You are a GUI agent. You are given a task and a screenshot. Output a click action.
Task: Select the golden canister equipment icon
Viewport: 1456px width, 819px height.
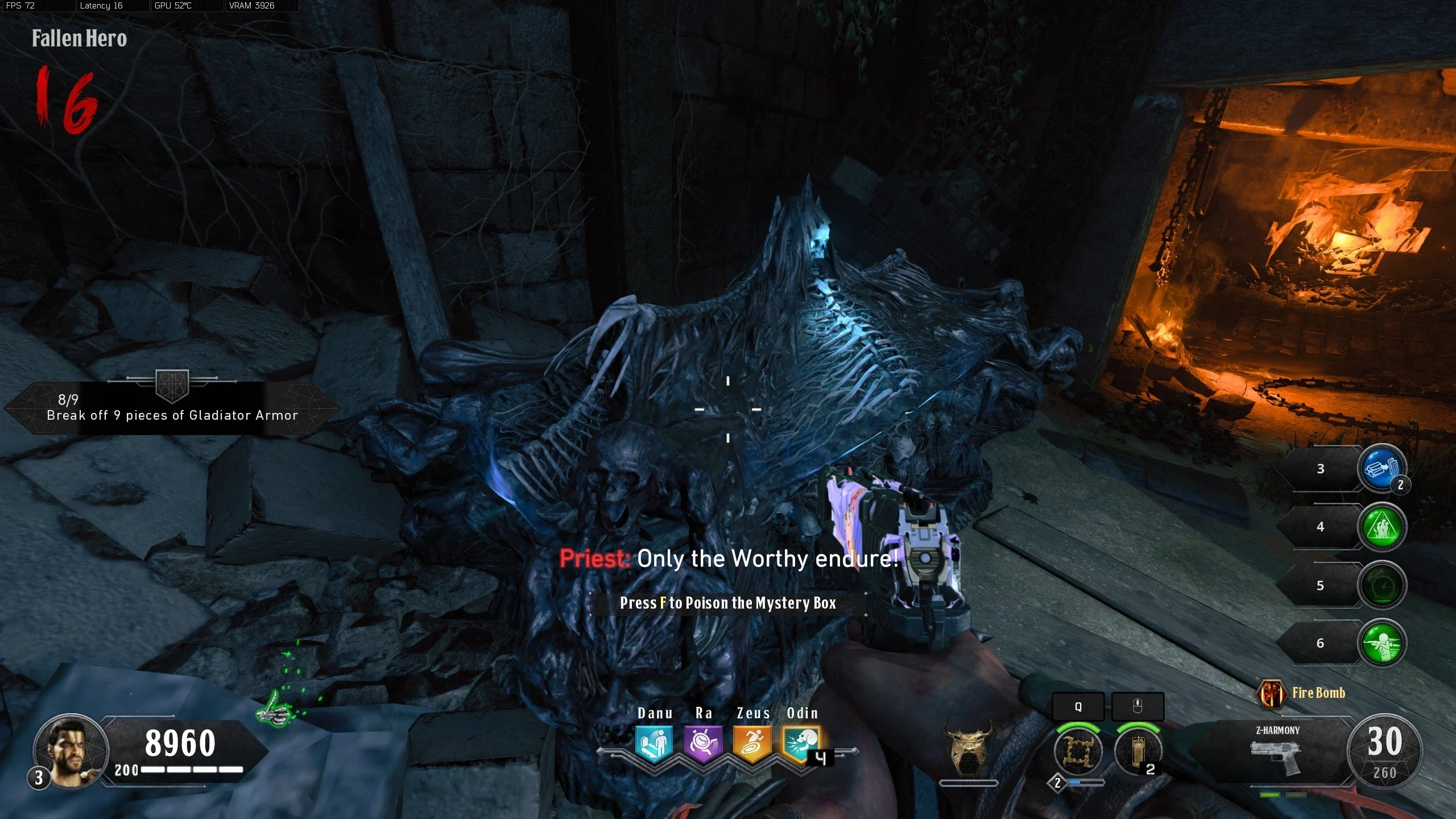[1137, 751]
